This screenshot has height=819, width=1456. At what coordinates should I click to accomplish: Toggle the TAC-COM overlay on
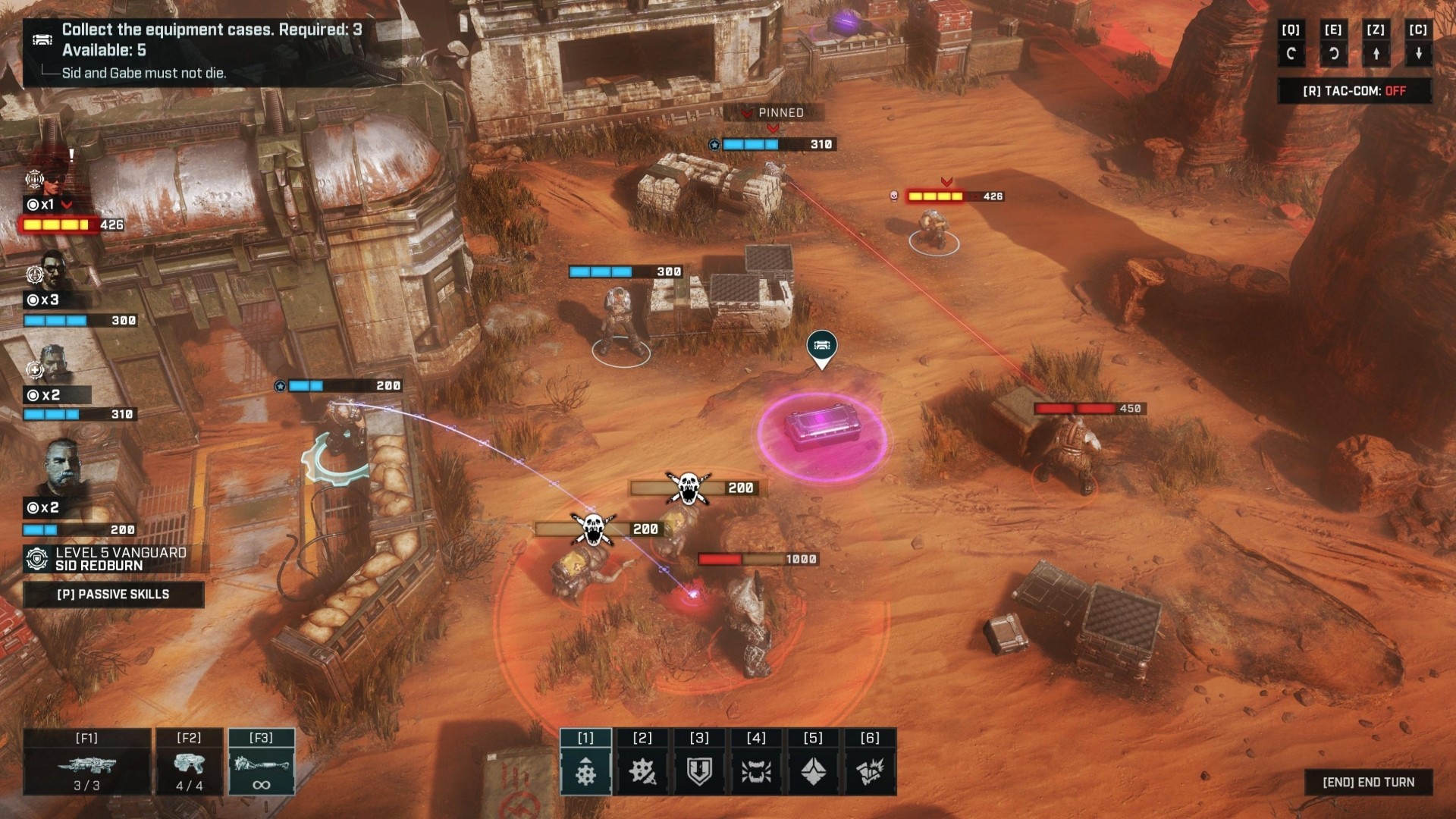(1354, 91)
